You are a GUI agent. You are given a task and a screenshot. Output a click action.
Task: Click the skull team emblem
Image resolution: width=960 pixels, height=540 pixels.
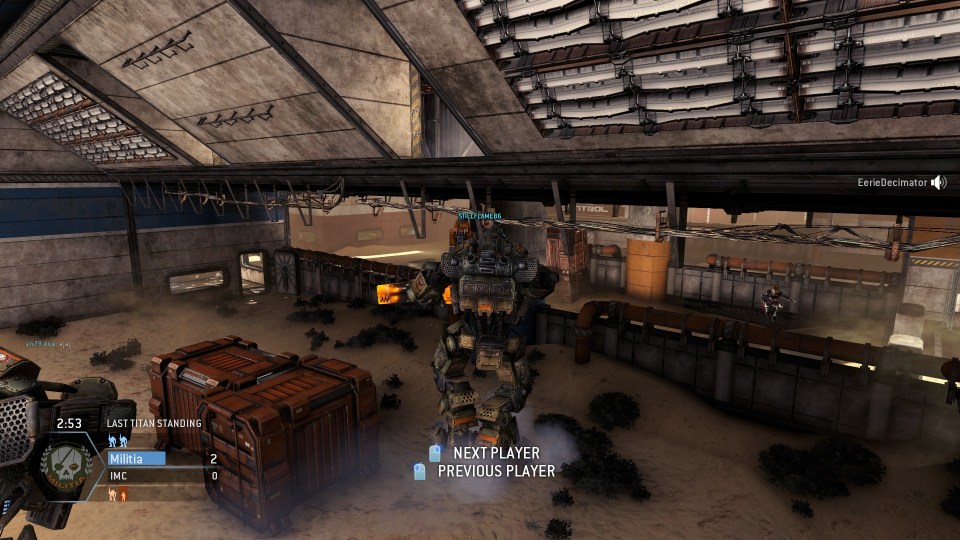click(x=66, y=466)
